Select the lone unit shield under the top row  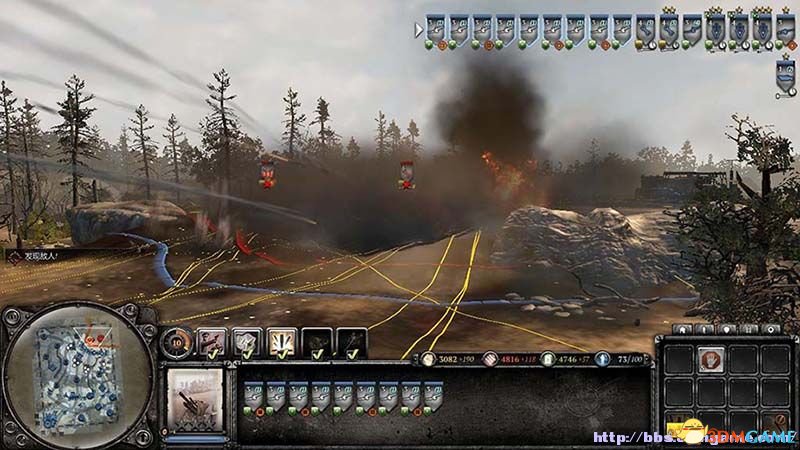[786, 72]
